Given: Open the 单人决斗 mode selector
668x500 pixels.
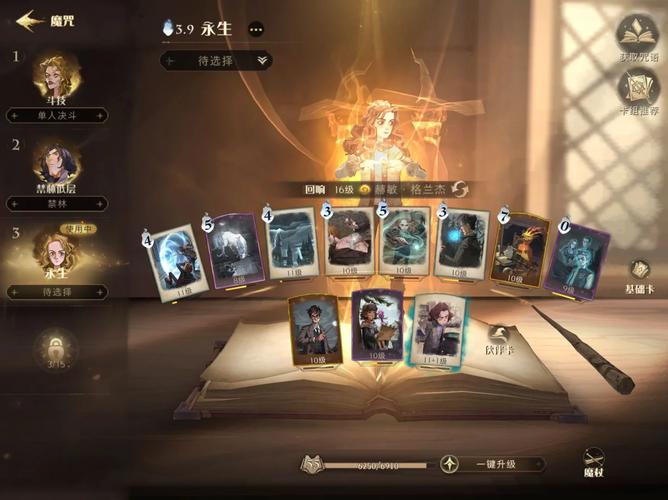Looking at the screenshot, I should pos(58,115).
